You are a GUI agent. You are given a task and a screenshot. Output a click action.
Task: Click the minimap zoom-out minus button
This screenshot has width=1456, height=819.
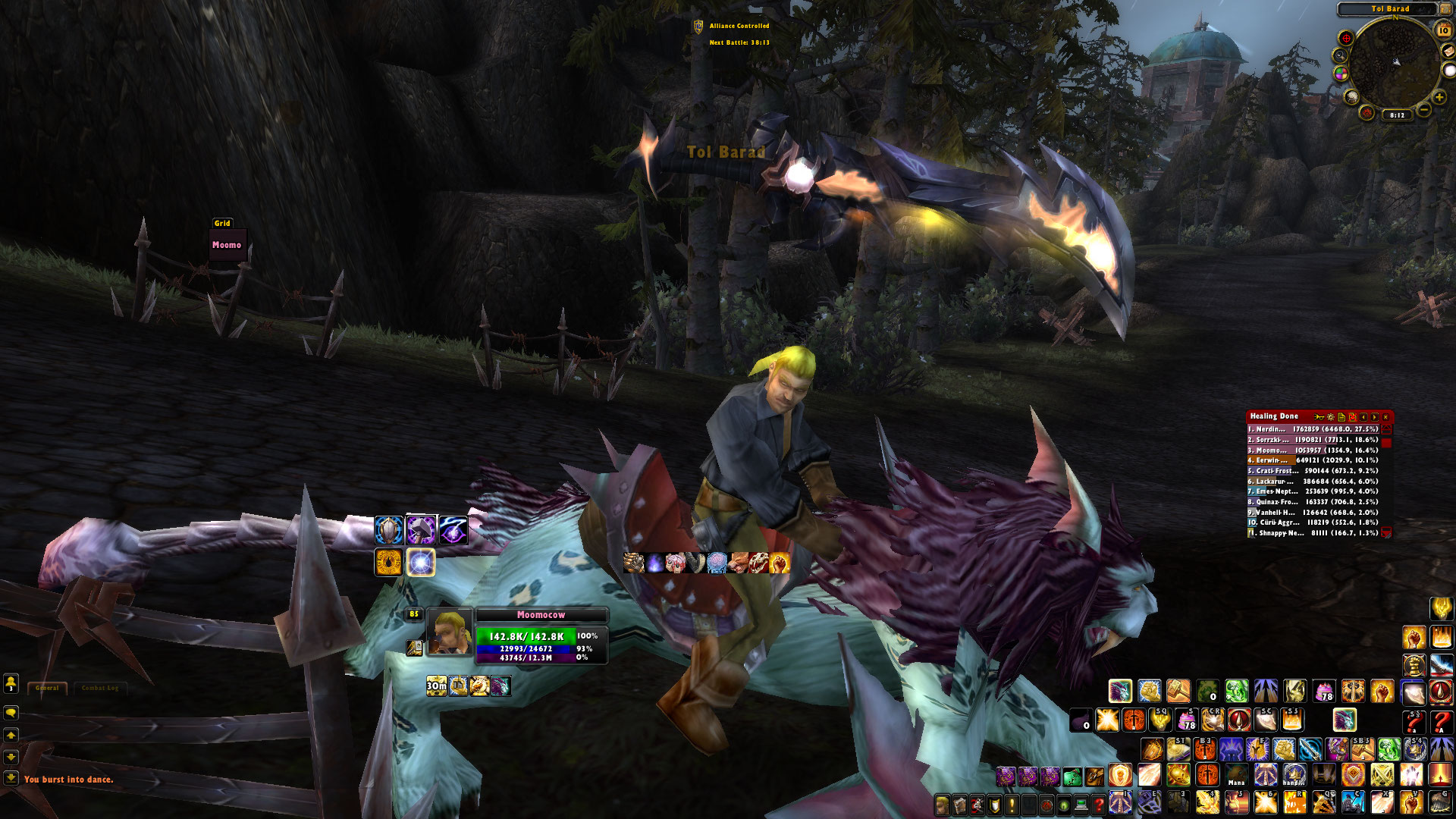(x=1424, y=111)
